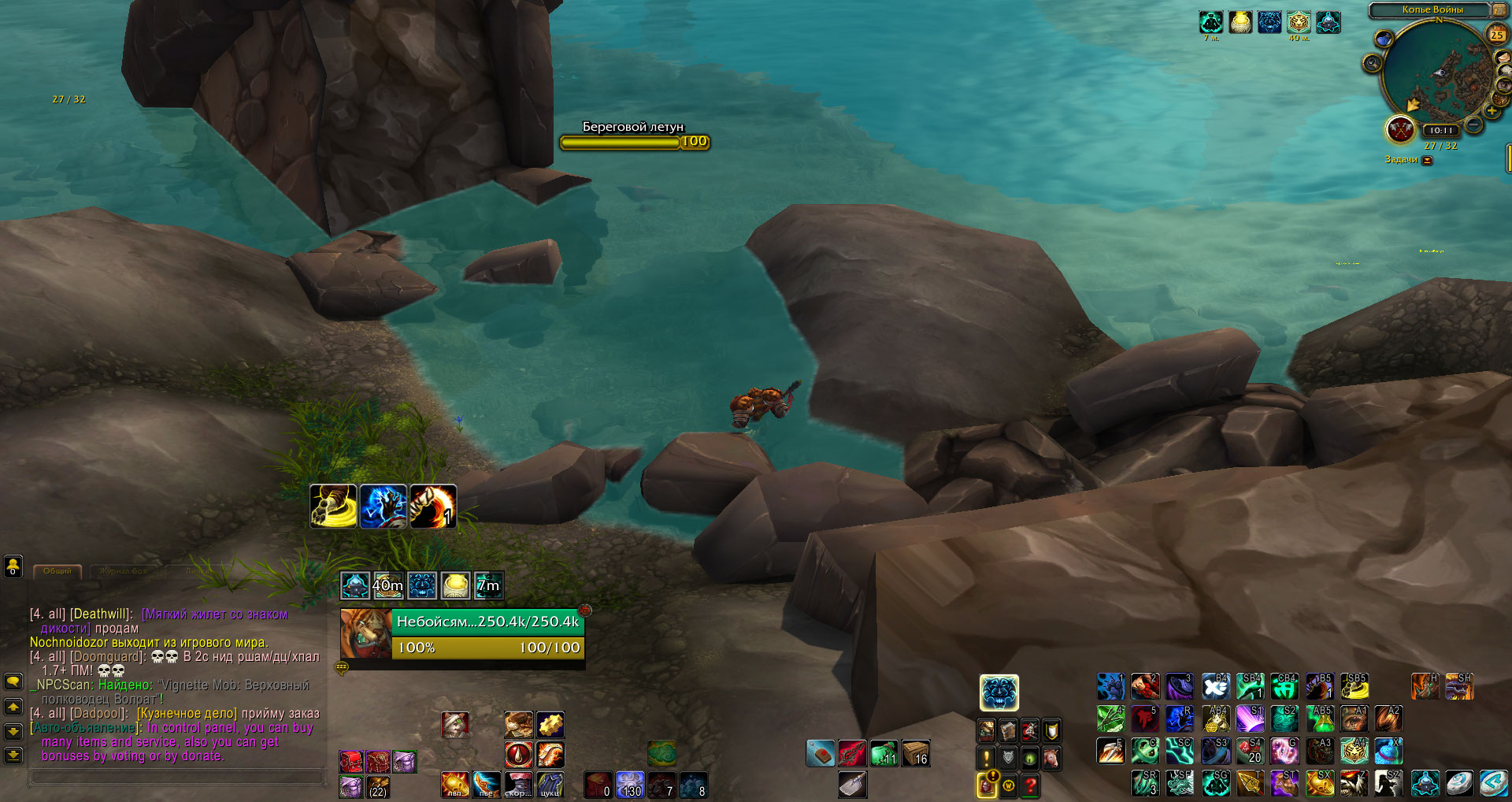Screen dimensions: 1512x802
Task: Collapse the Задачи objectives tracker
Action: pos(1427,160)
